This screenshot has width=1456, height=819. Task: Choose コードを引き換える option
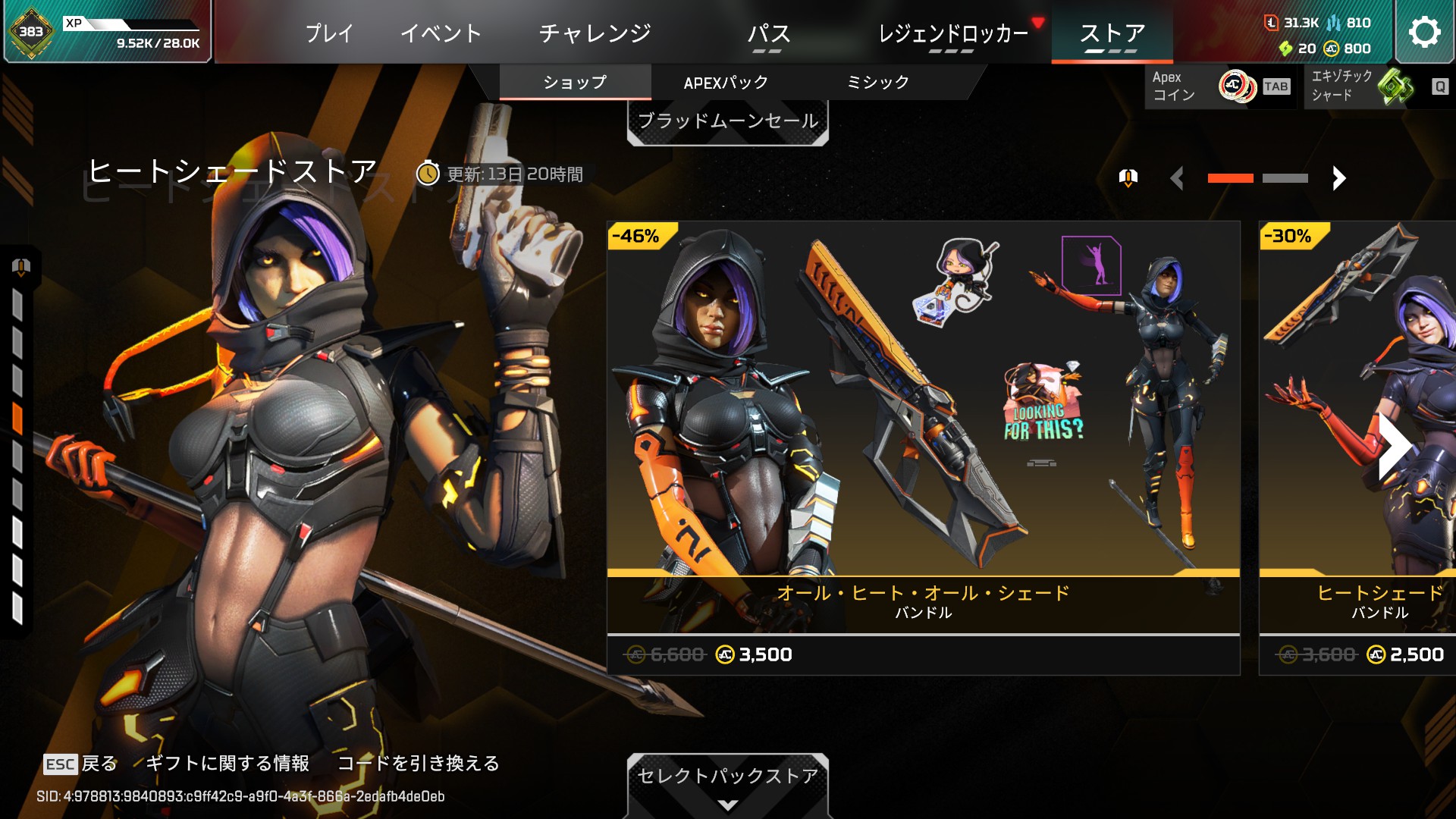418,763
